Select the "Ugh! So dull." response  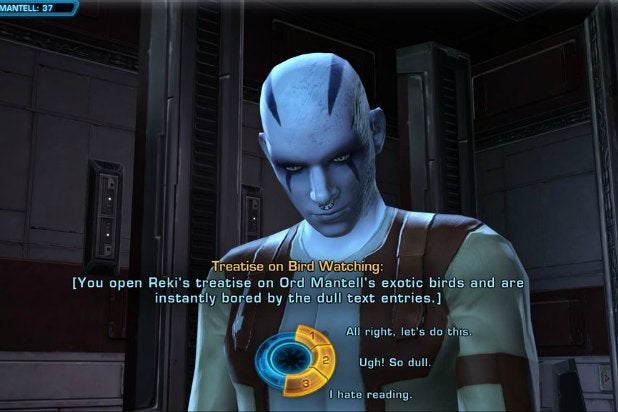(x=377, y=360)
